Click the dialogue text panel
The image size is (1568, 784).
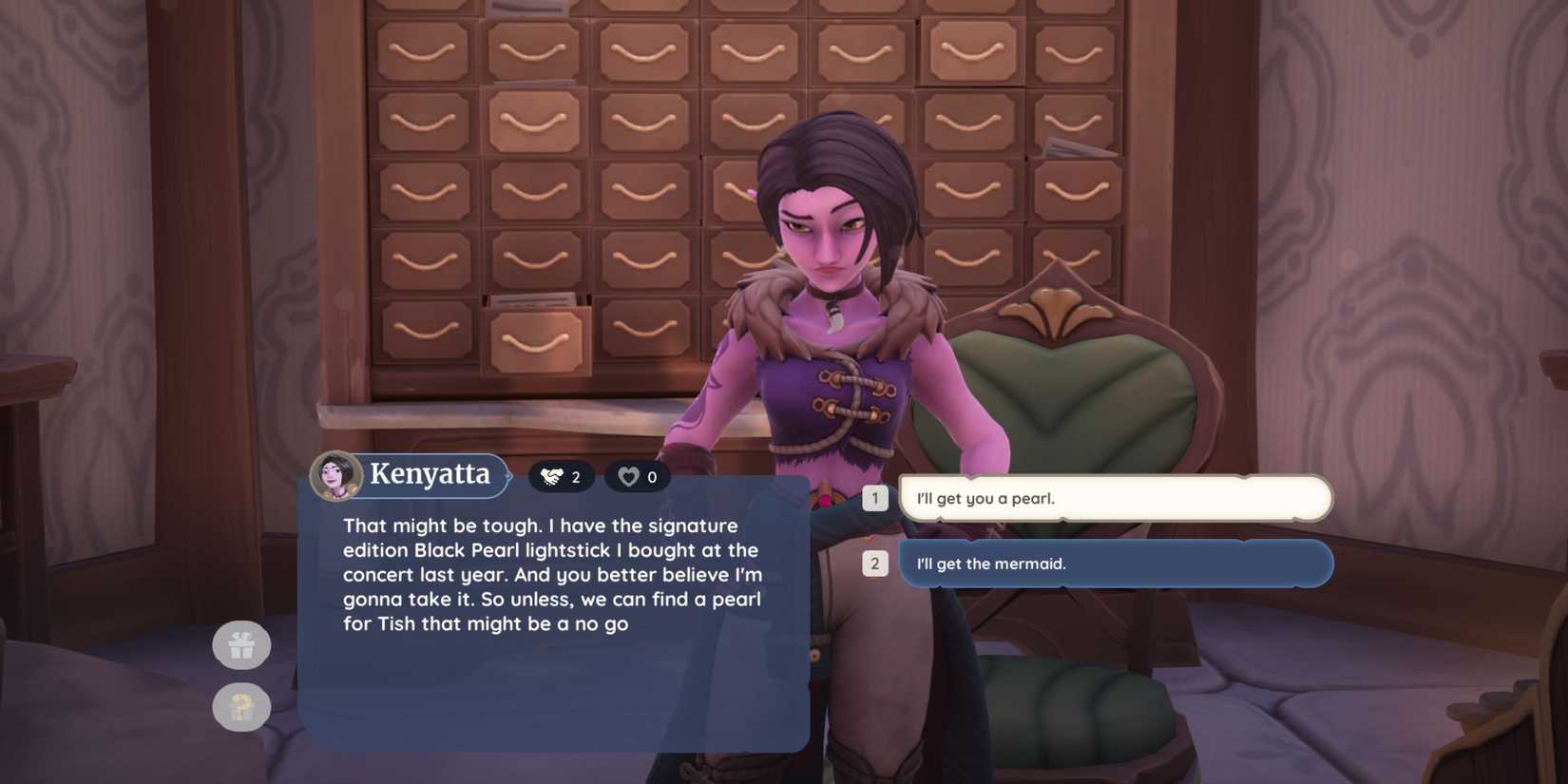(x=553, y=608)
